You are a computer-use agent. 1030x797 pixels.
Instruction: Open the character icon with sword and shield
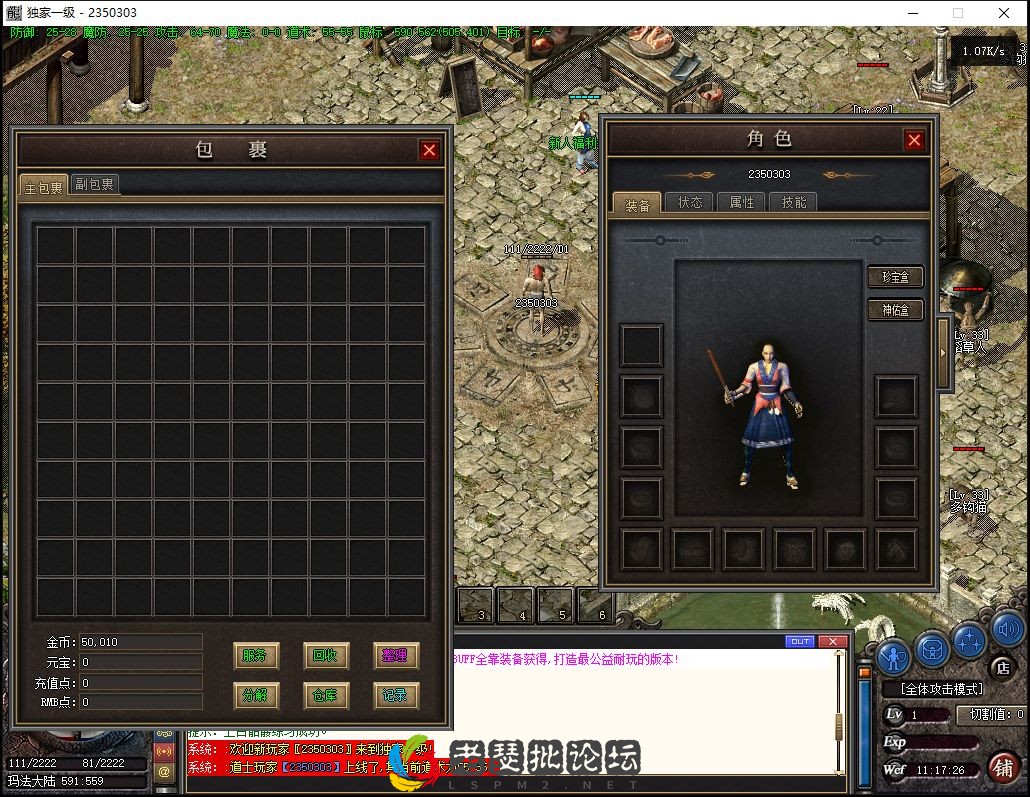coord(893,655)
